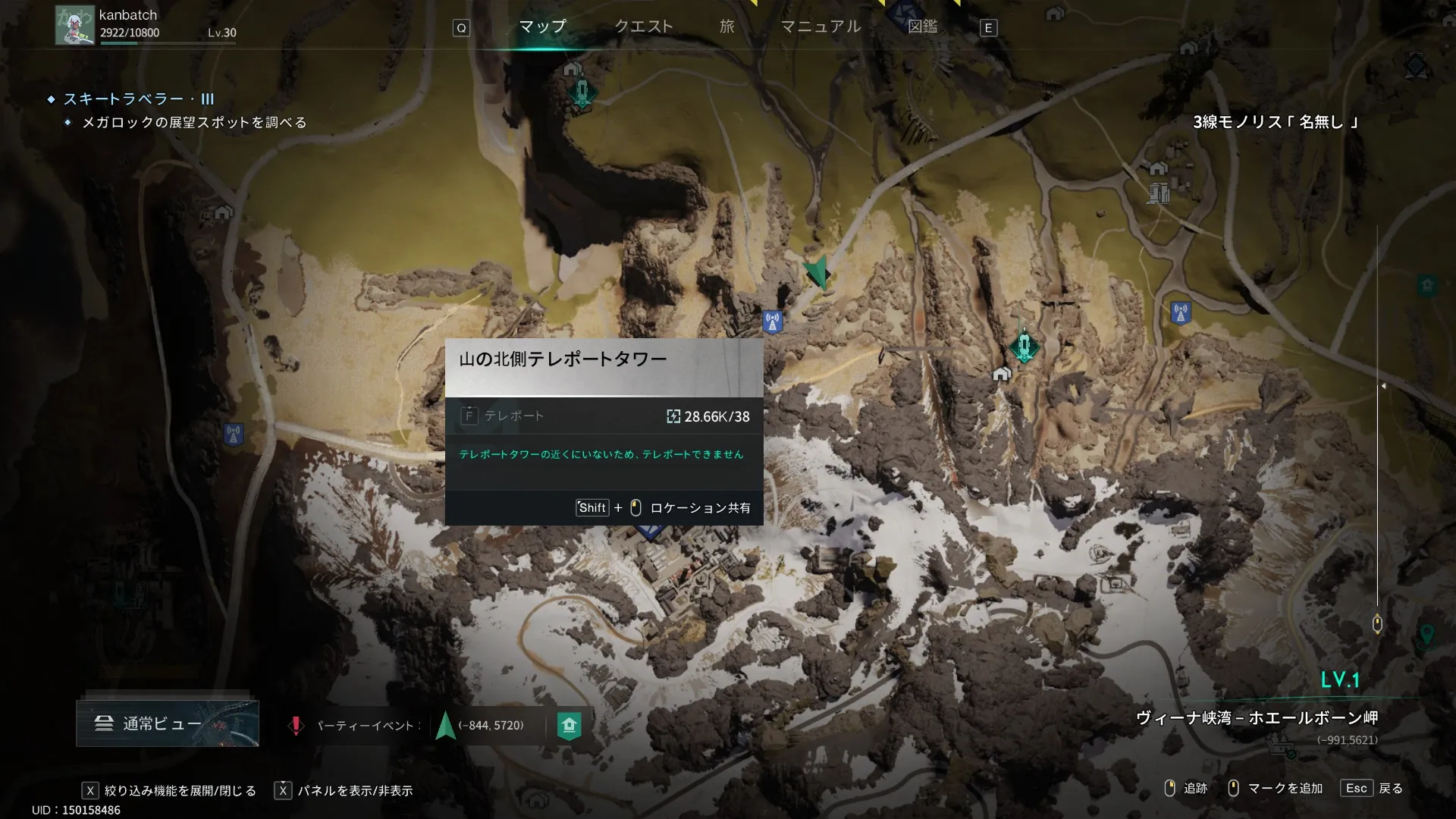1456x819 pixels.
Task: Click the 戻る back button
Action: (1372, 789)
